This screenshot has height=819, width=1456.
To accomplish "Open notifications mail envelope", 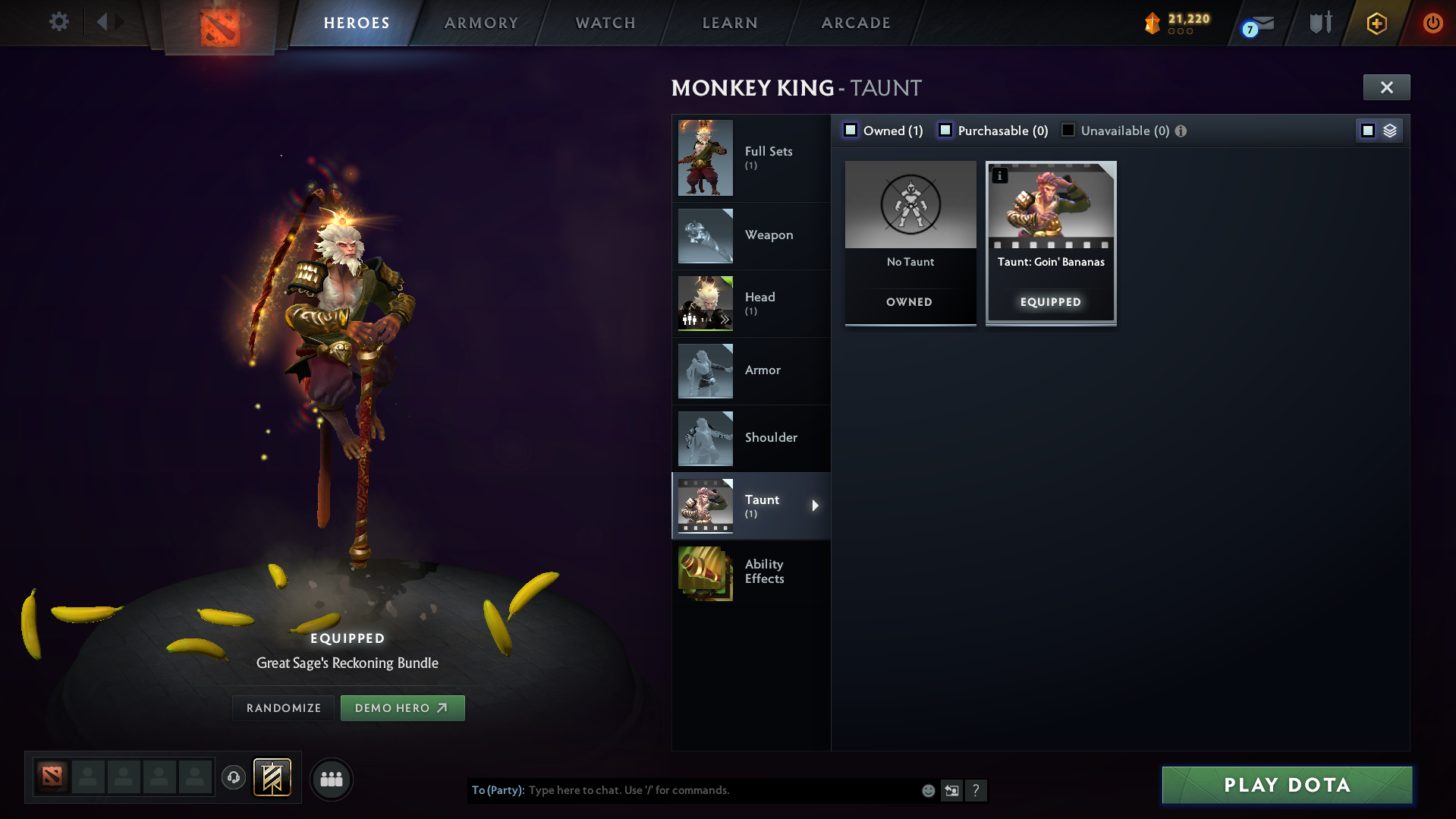I will coord(1263,22).
